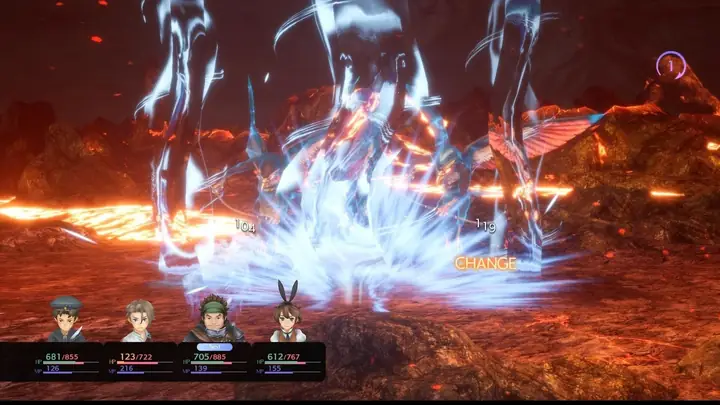Choose the brown-haired low-HP party member portrait

139,320
